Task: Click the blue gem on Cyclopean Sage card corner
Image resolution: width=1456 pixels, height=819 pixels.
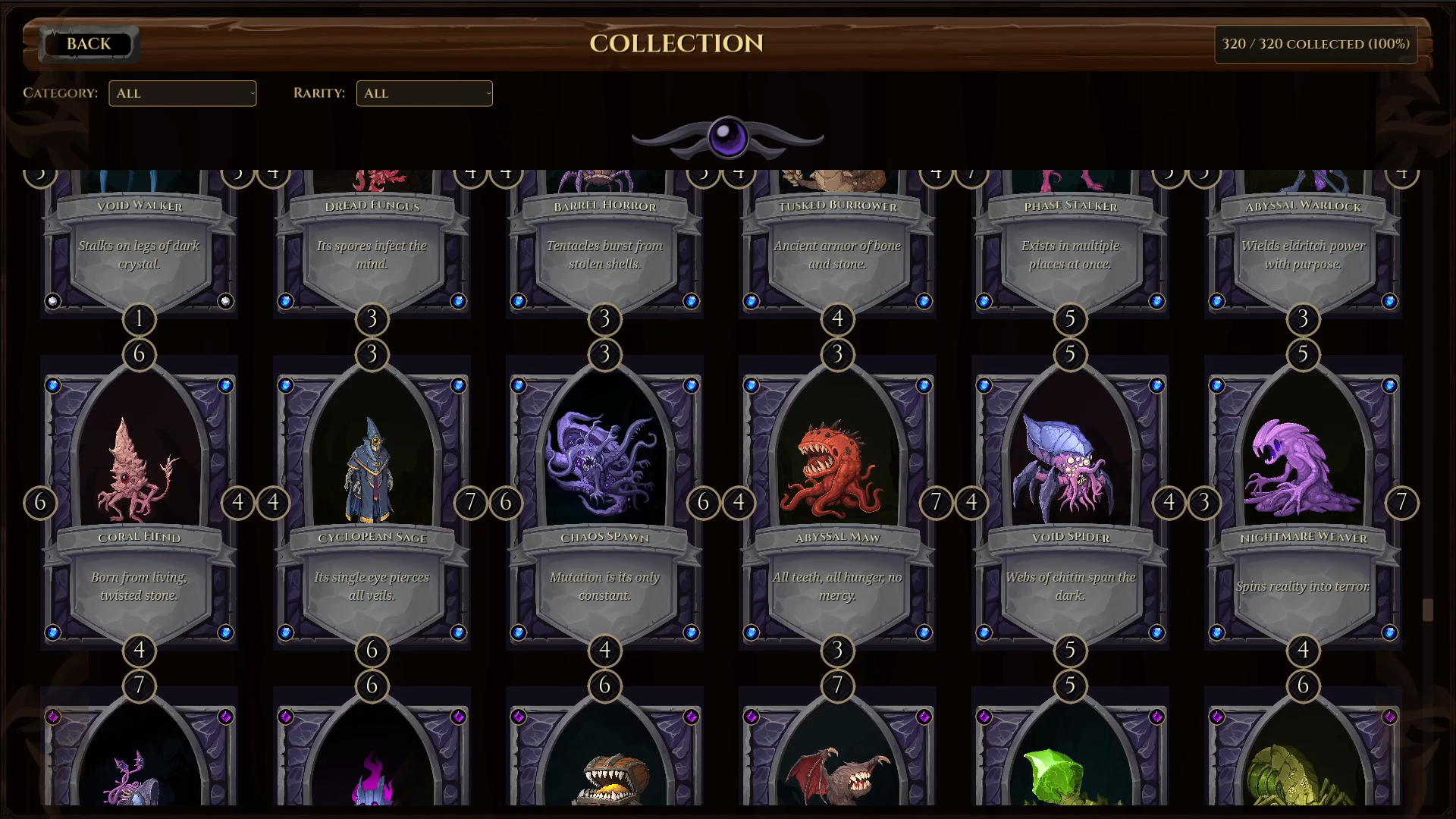Action: point(287,384)
